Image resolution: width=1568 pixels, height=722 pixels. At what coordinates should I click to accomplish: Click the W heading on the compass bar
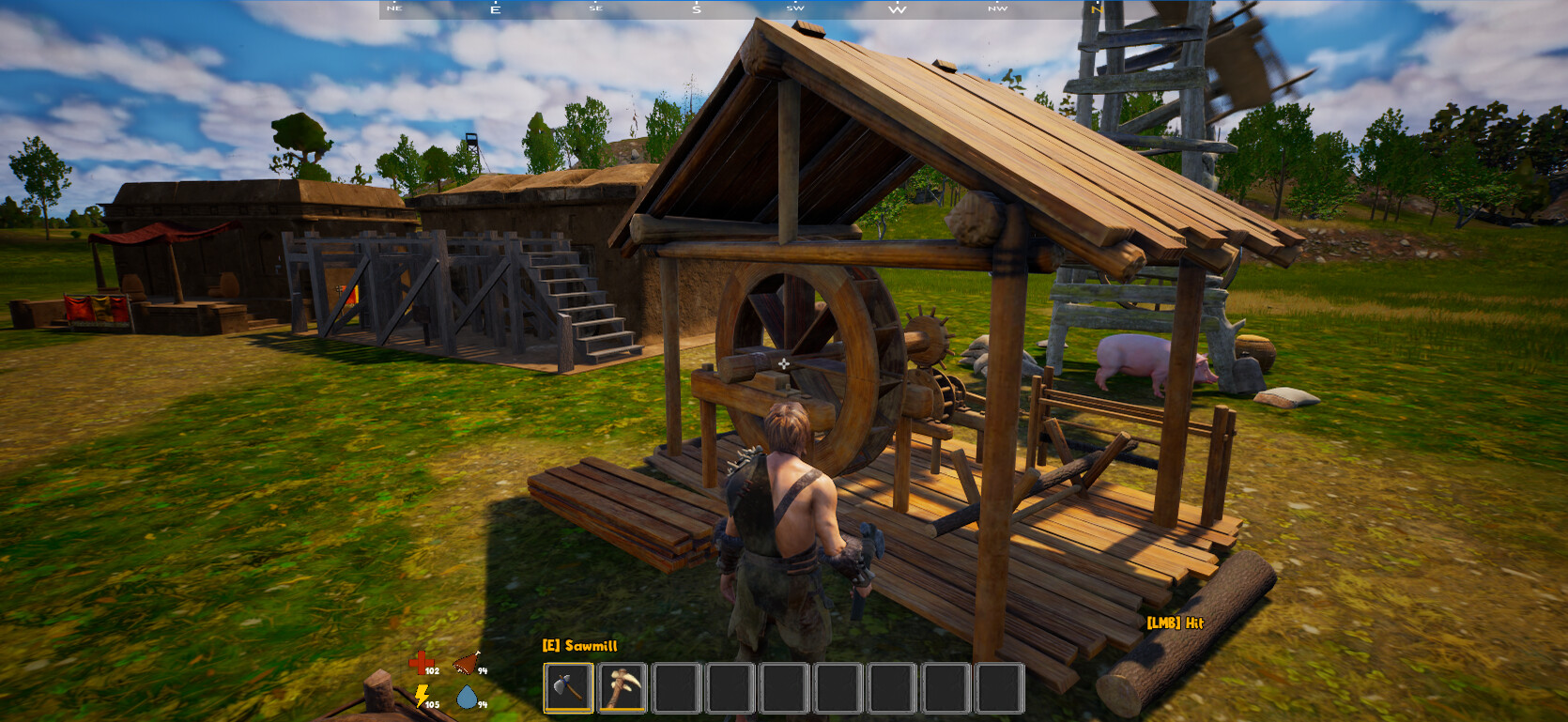click(x=898, y=8)
